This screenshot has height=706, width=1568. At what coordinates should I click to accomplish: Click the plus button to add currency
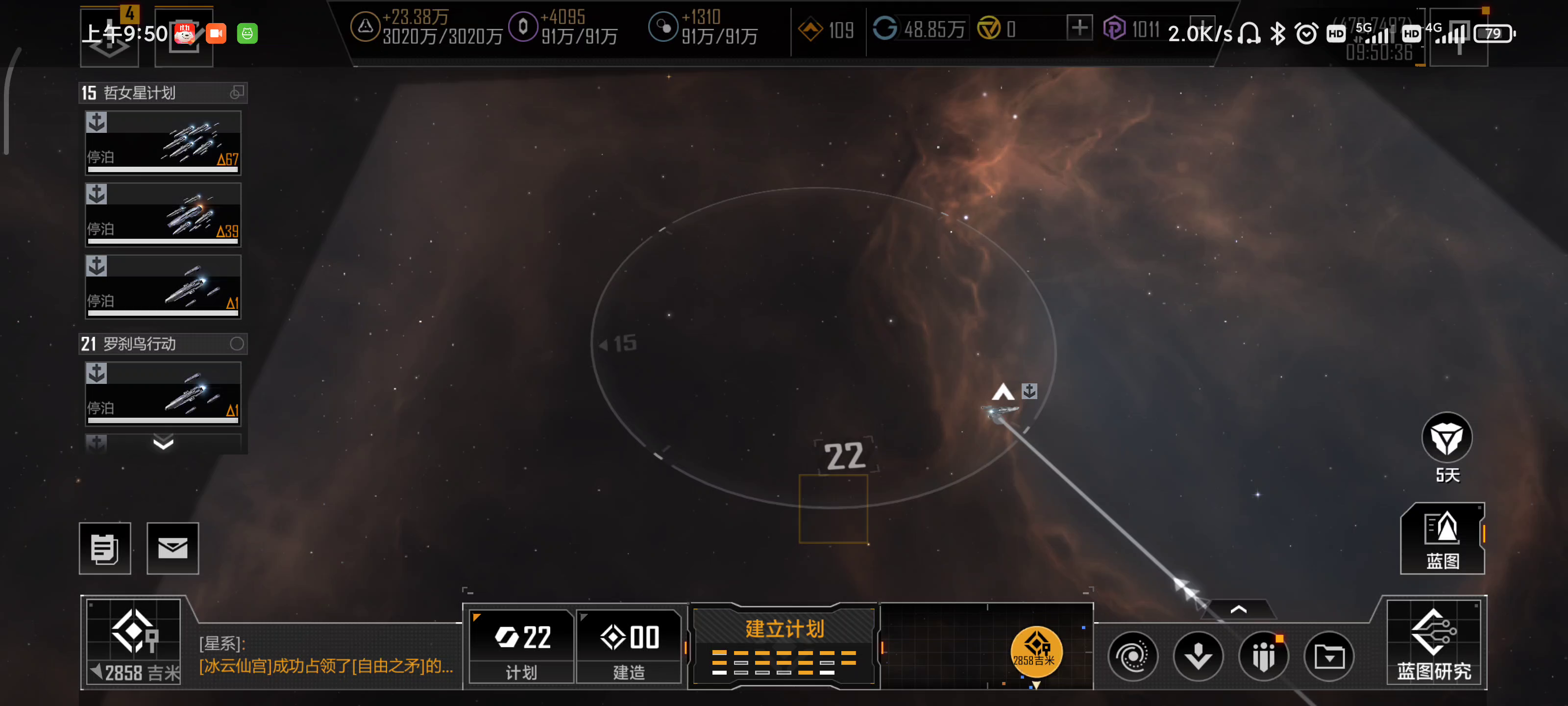click(x=1079, y=28)
